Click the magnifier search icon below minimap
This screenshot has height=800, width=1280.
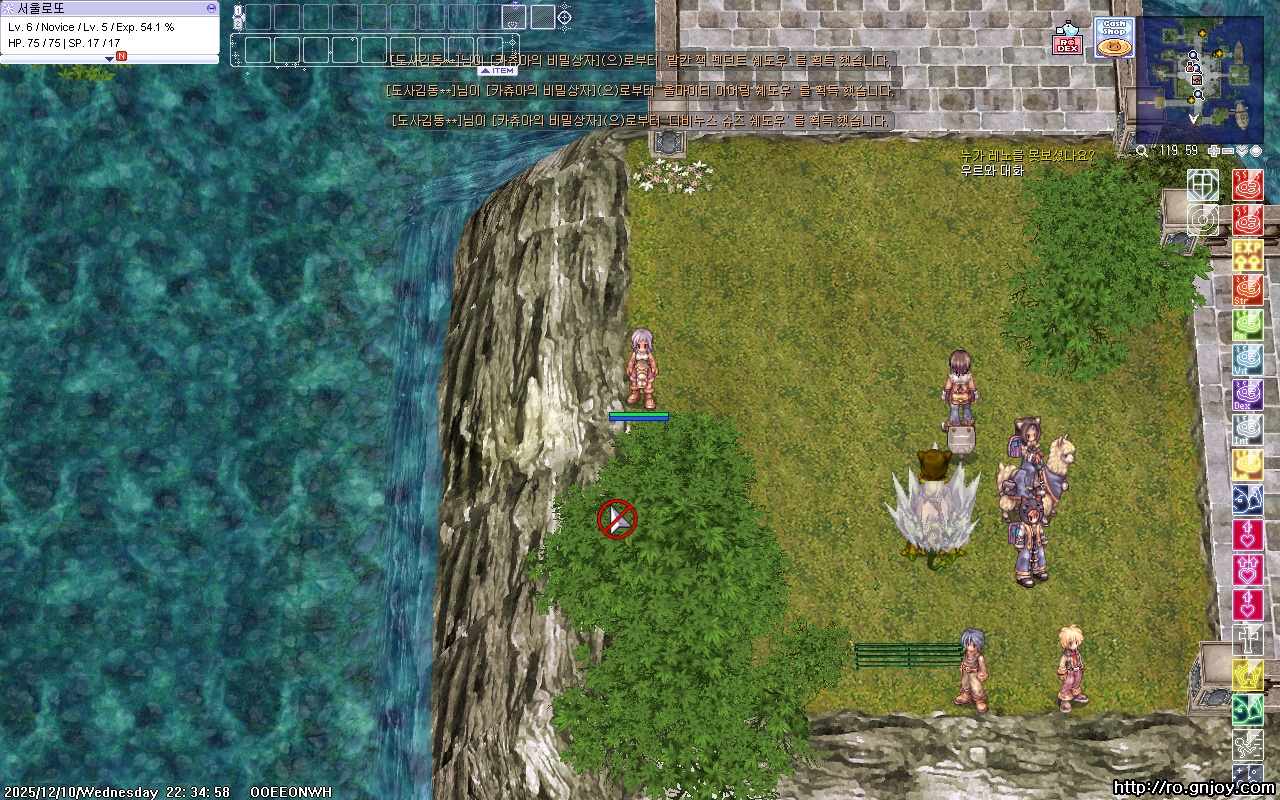tap(1143, 151)
